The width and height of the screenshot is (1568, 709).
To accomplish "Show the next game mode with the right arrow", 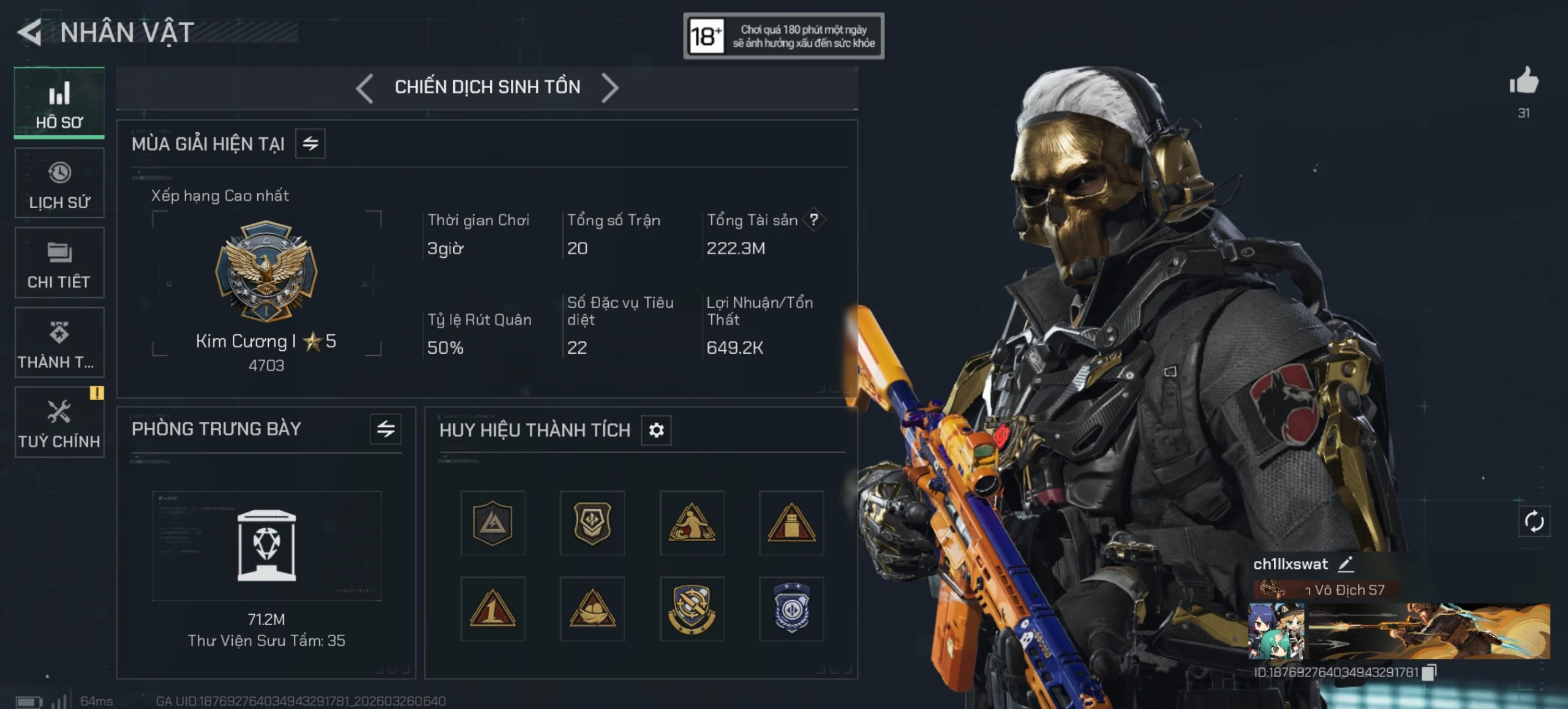I will [x=610, y=88].
